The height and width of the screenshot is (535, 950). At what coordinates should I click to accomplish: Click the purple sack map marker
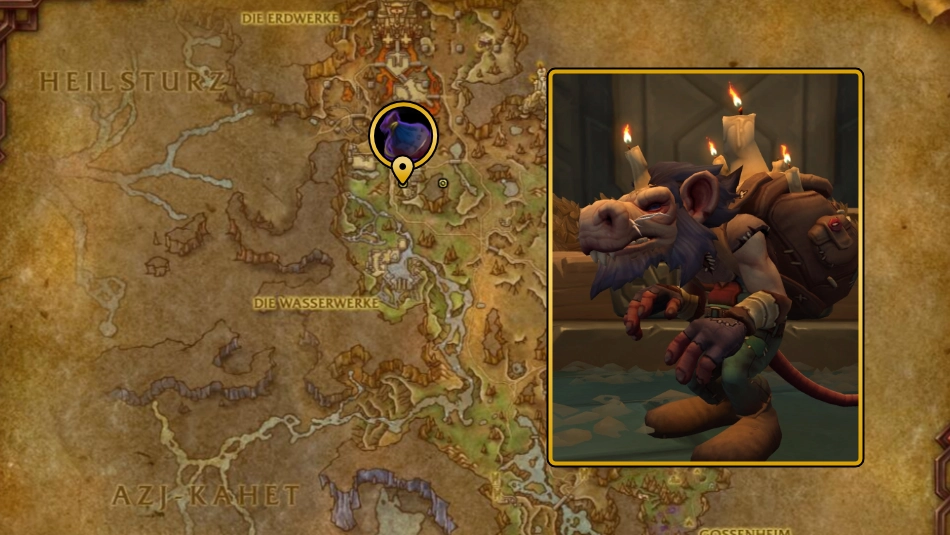[x=403, y=135]
